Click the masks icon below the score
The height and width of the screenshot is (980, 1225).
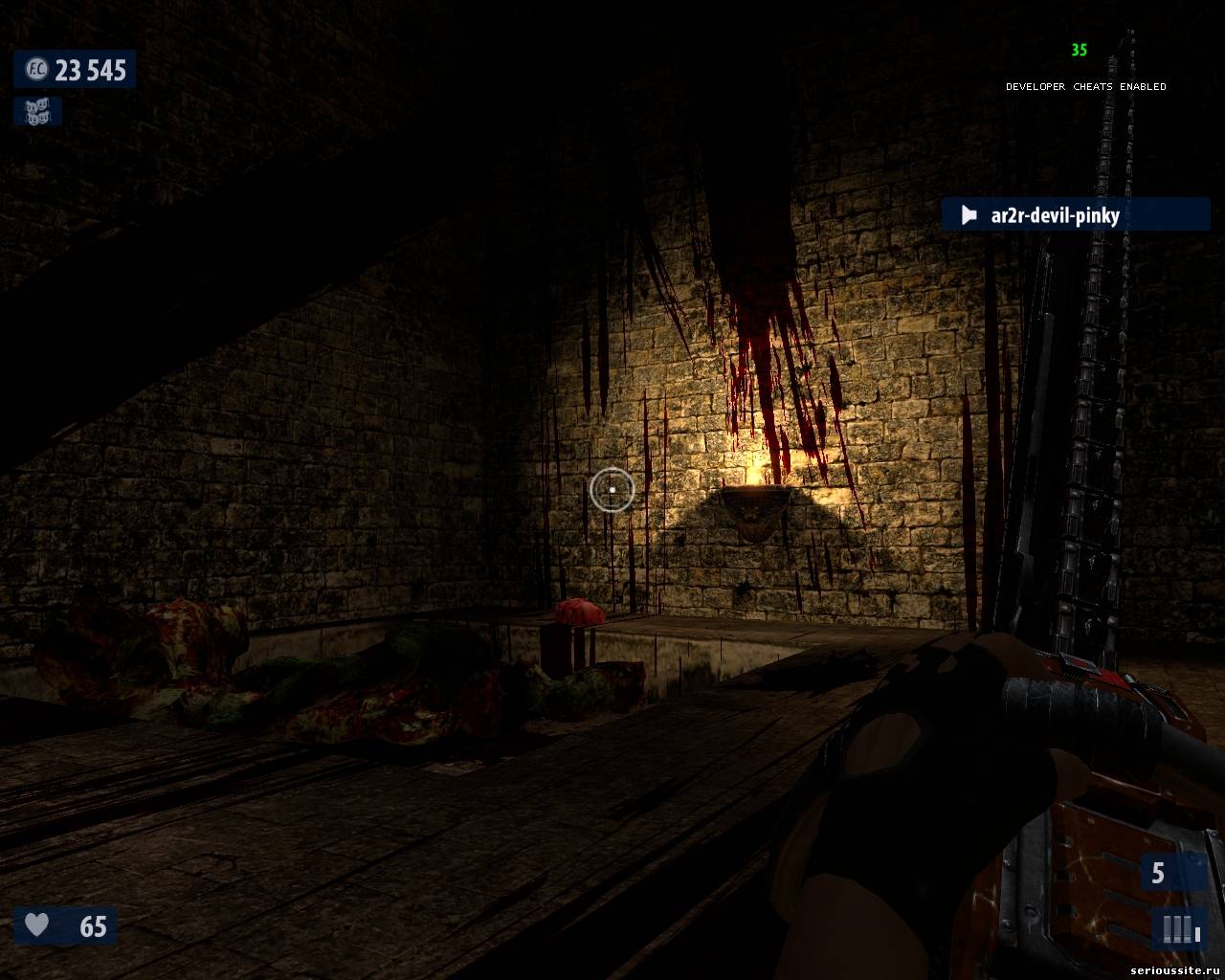point(37,112)
